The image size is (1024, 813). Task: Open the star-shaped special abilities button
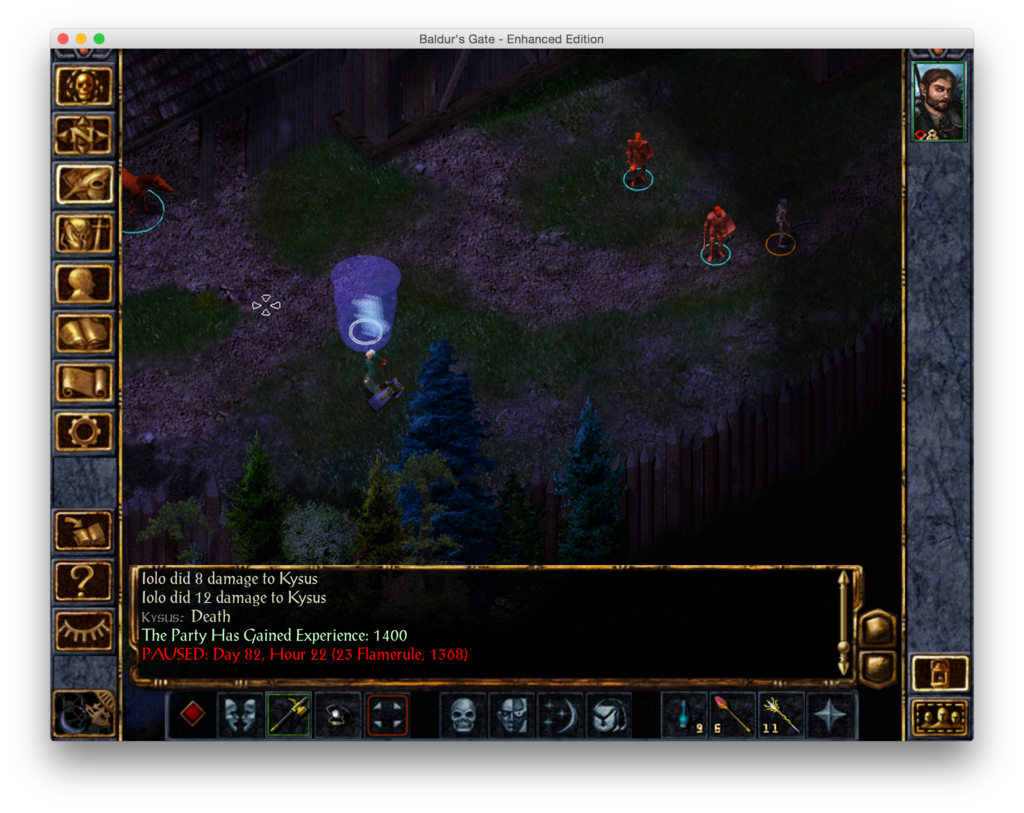click(x=831, y=715)
